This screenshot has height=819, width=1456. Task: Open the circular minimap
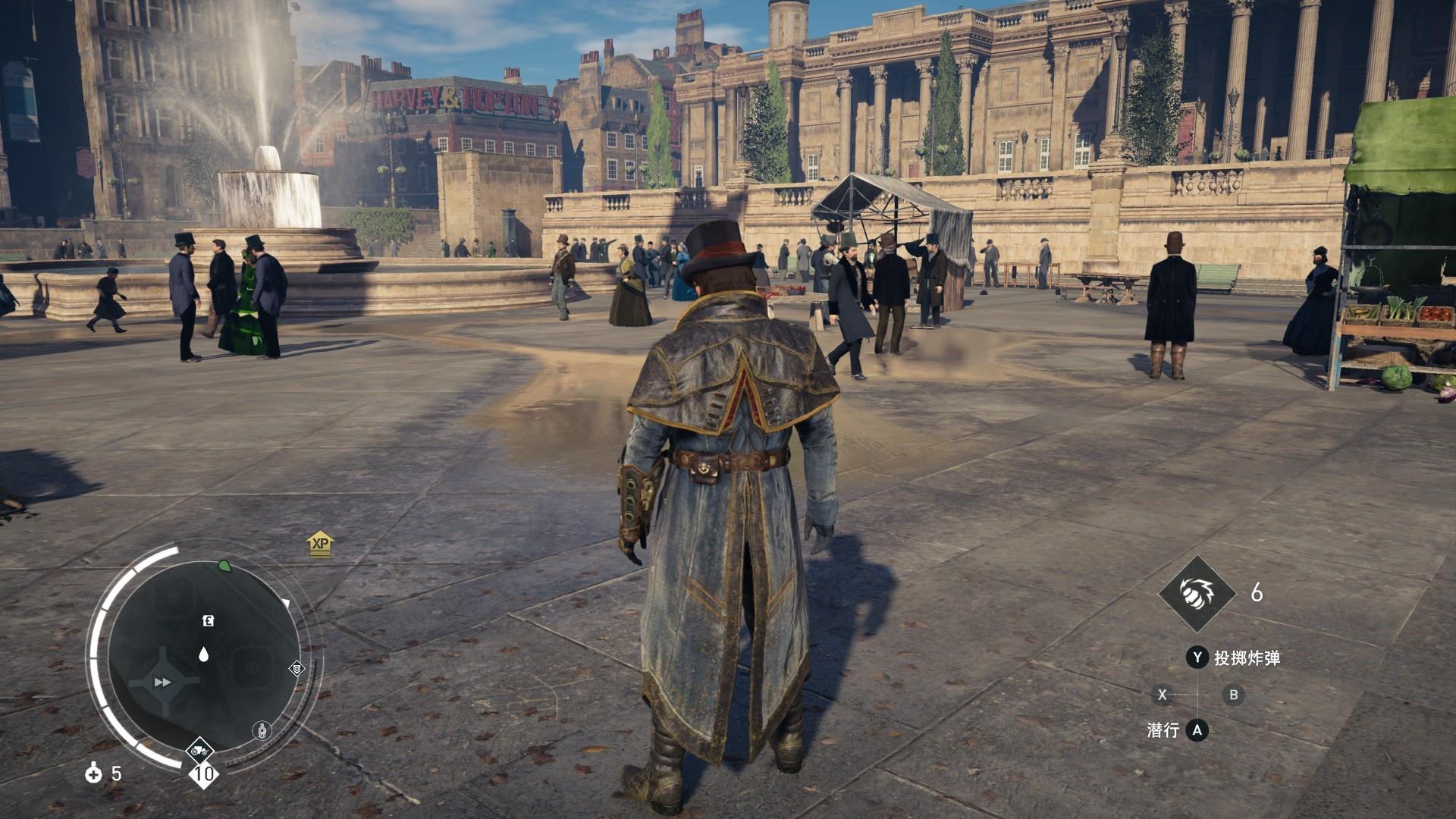point(202,657)
